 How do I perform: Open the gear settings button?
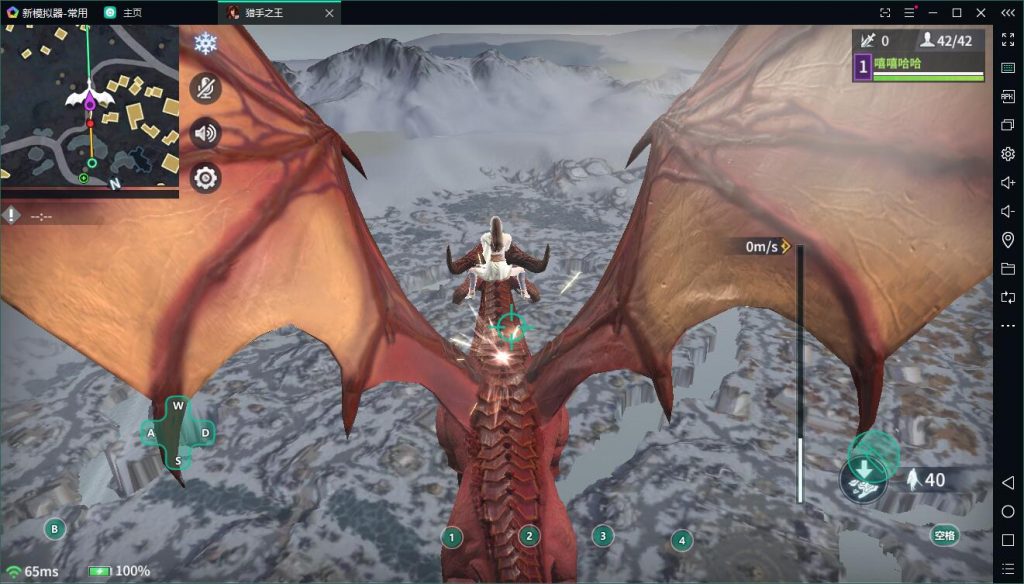[x=205, y=178]
